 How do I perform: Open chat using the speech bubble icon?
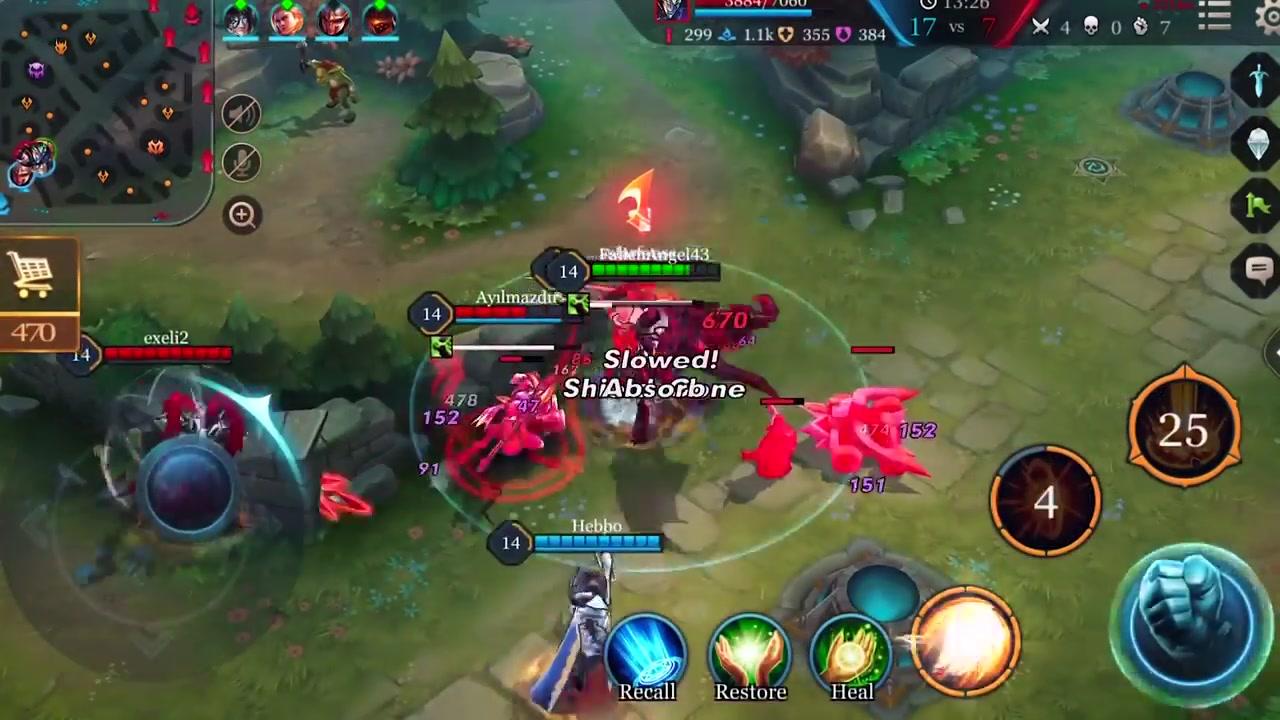1258,268
